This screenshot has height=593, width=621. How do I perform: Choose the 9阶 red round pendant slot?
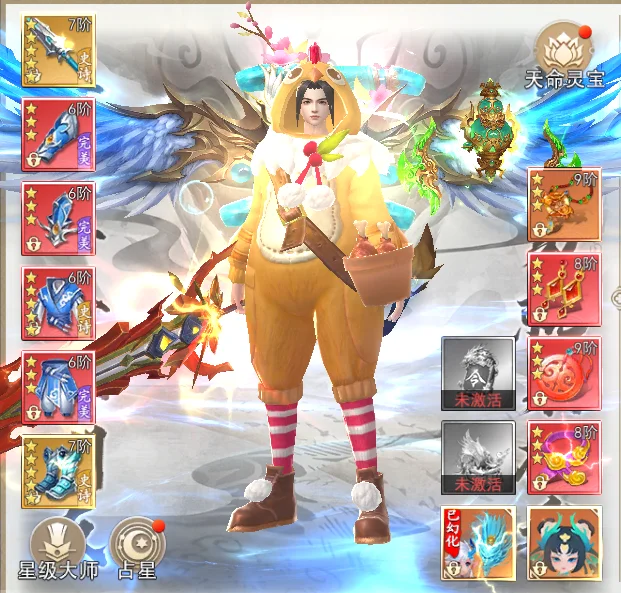tap(564, 373)
